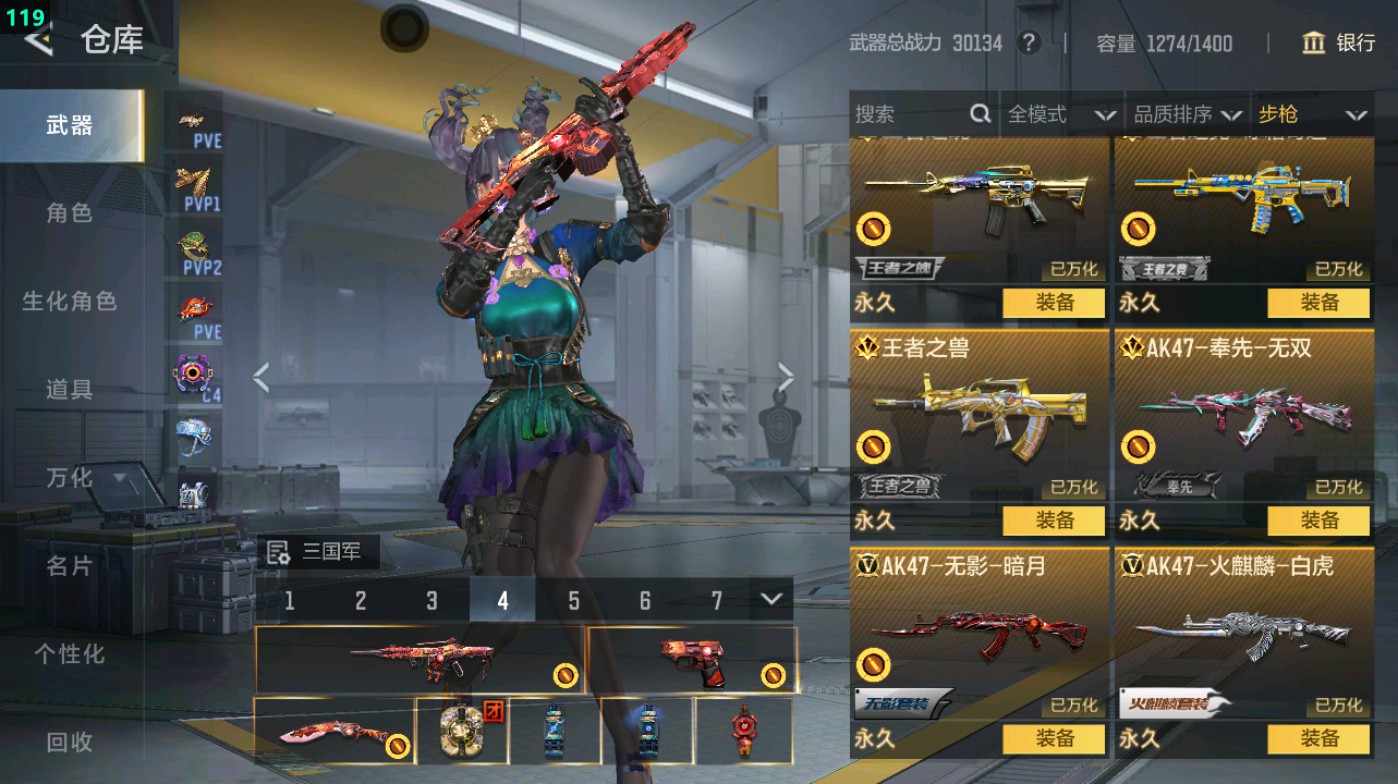Go back using the arrow beside 仓库

(38, 40)
